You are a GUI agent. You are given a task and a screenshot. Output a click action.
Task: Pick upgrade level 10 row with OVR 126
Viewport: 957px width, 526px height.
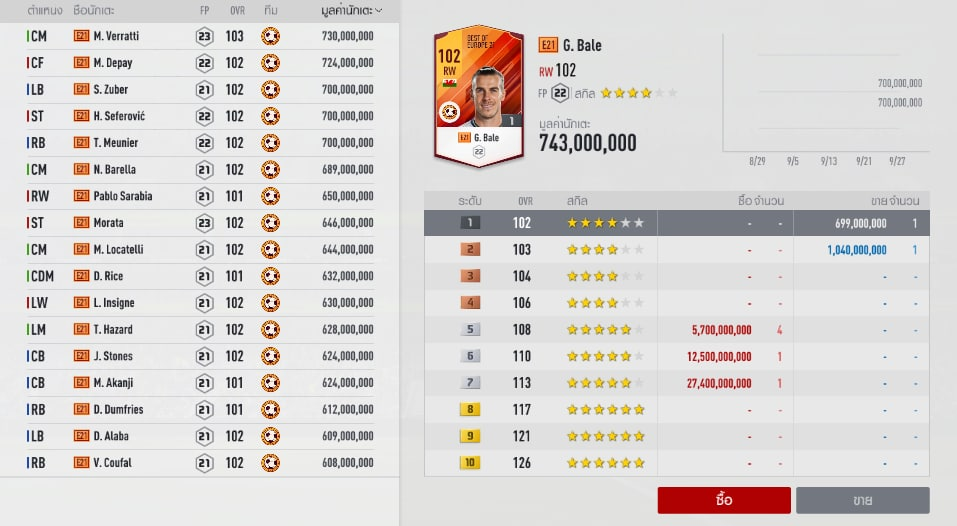tap(676, 462)
